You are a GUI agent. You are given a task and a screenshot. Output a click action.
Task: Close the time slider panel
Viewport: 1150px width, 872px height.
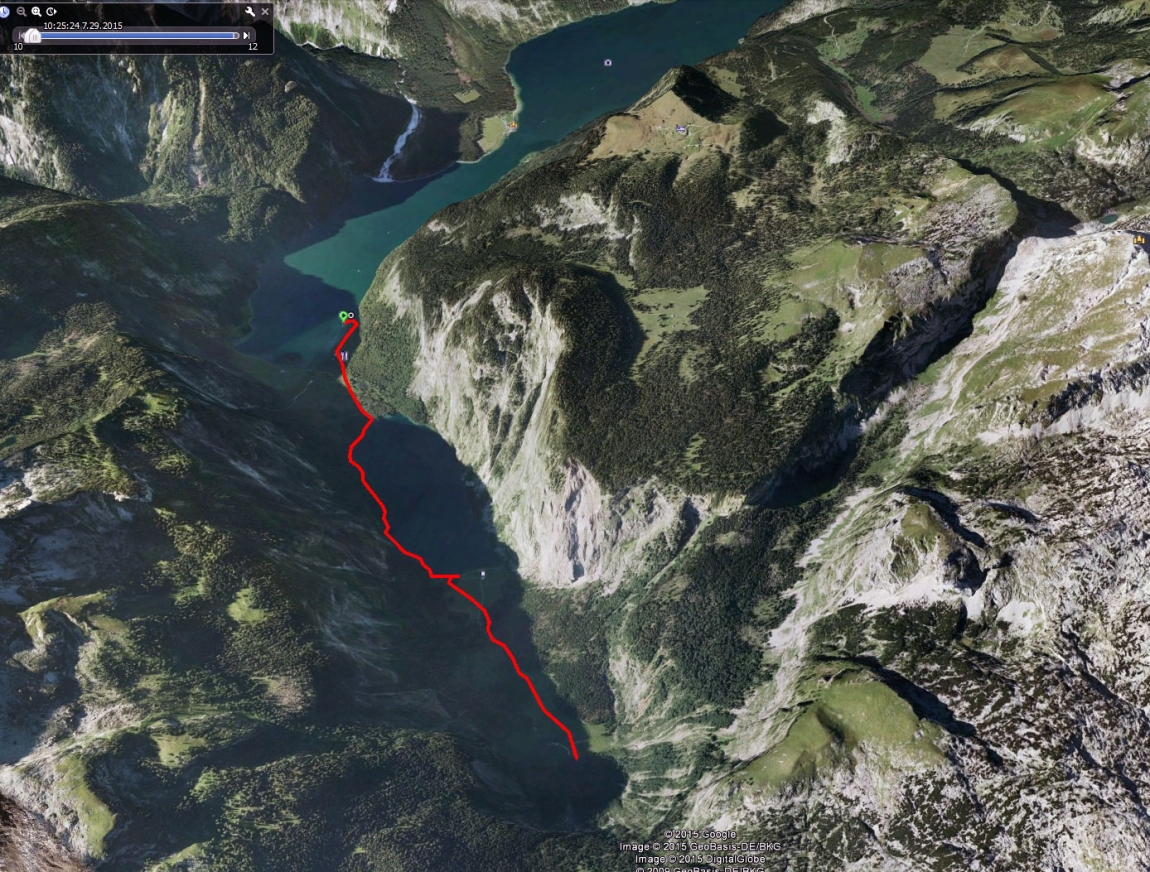[x=265, y=11]
